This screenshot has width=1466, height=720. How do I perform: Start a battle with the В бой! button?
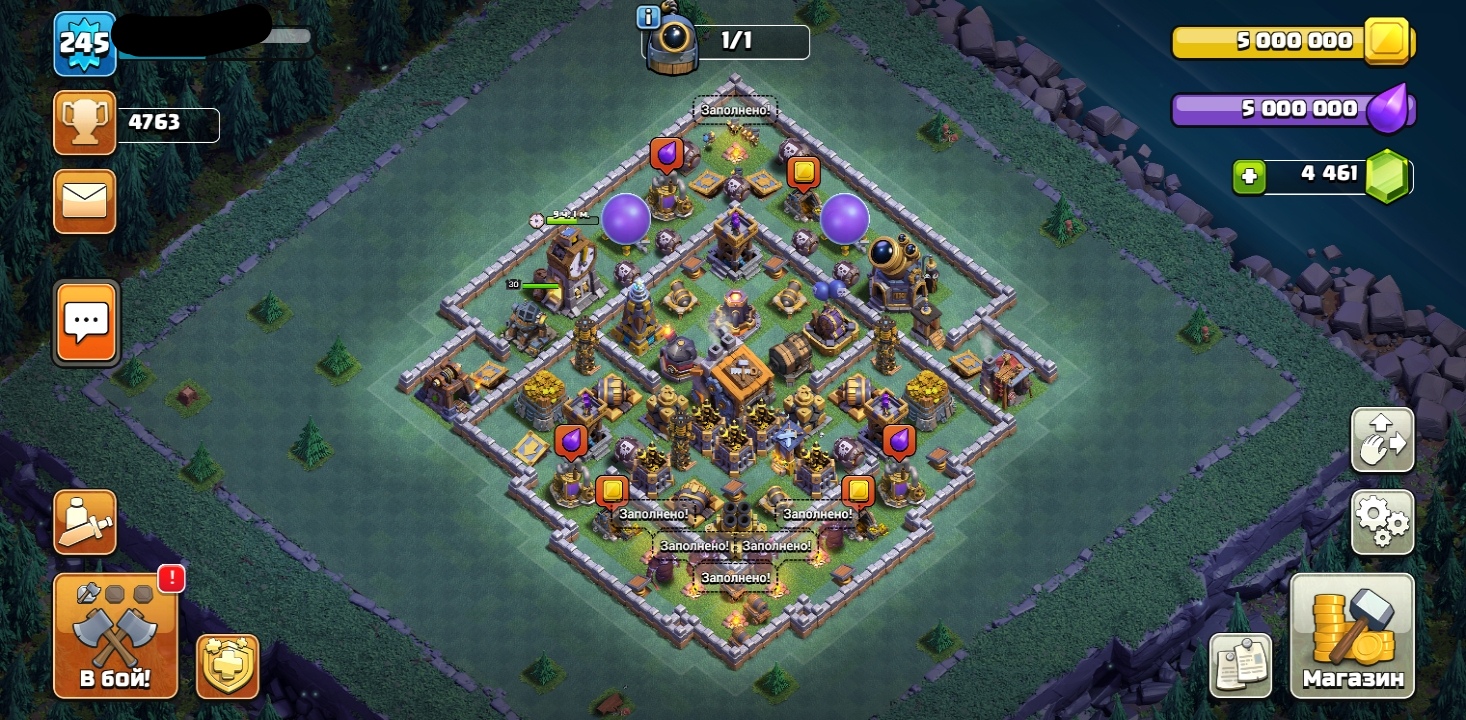coord(115,636)
